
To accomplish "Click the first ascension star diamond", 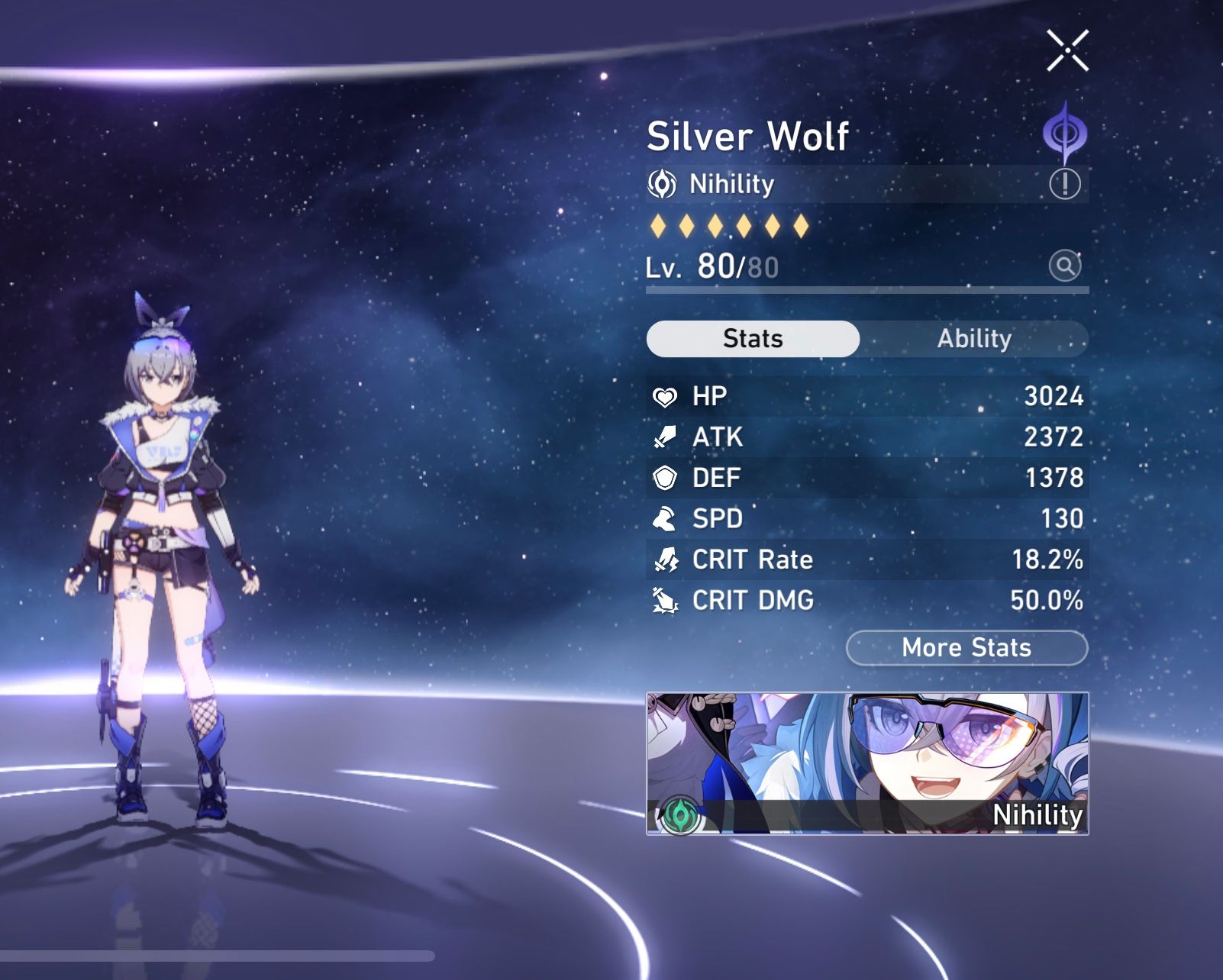I will coord(660,224).
